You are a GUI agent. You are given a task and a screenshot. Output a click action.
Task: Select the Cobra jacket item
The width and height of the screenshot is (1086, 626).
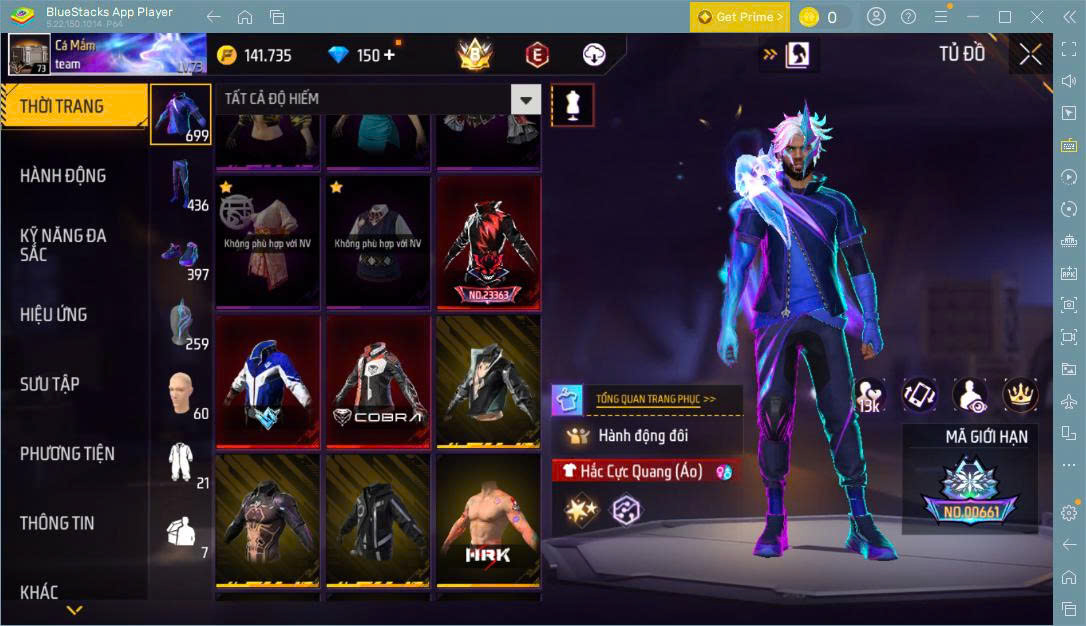click(380, 382)
